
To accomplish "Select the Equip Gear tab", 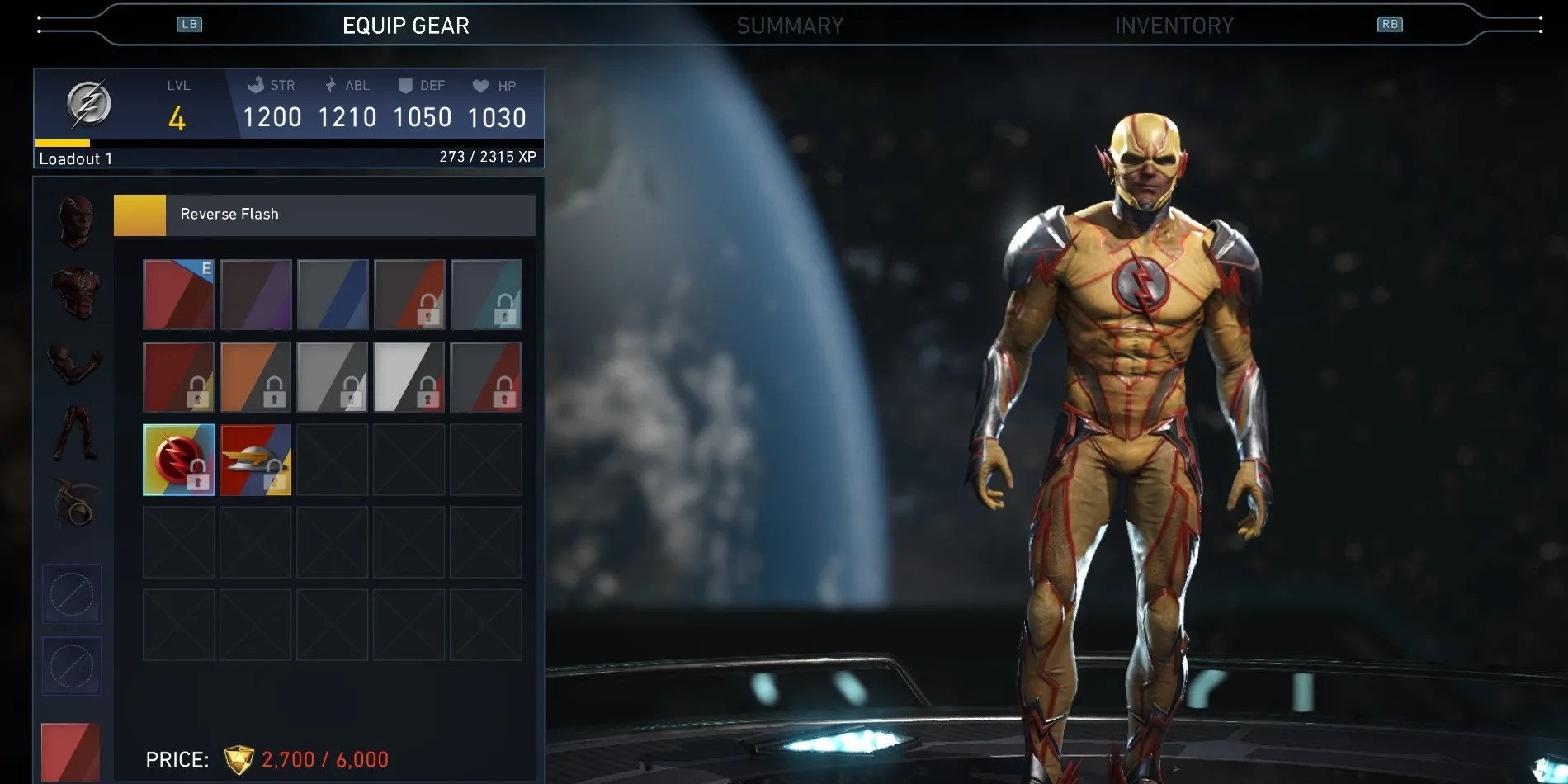I will click(405, 26).
